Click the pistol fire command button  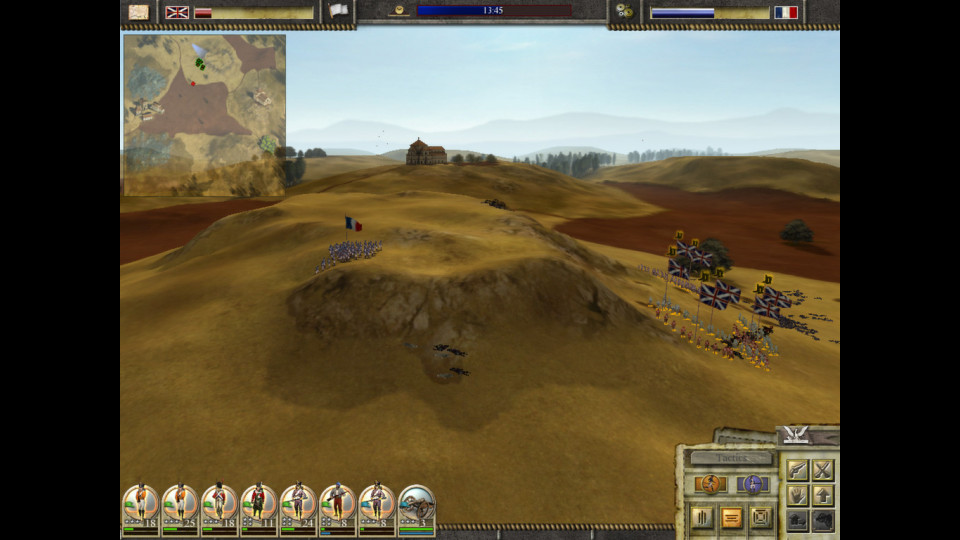point(797,470)
